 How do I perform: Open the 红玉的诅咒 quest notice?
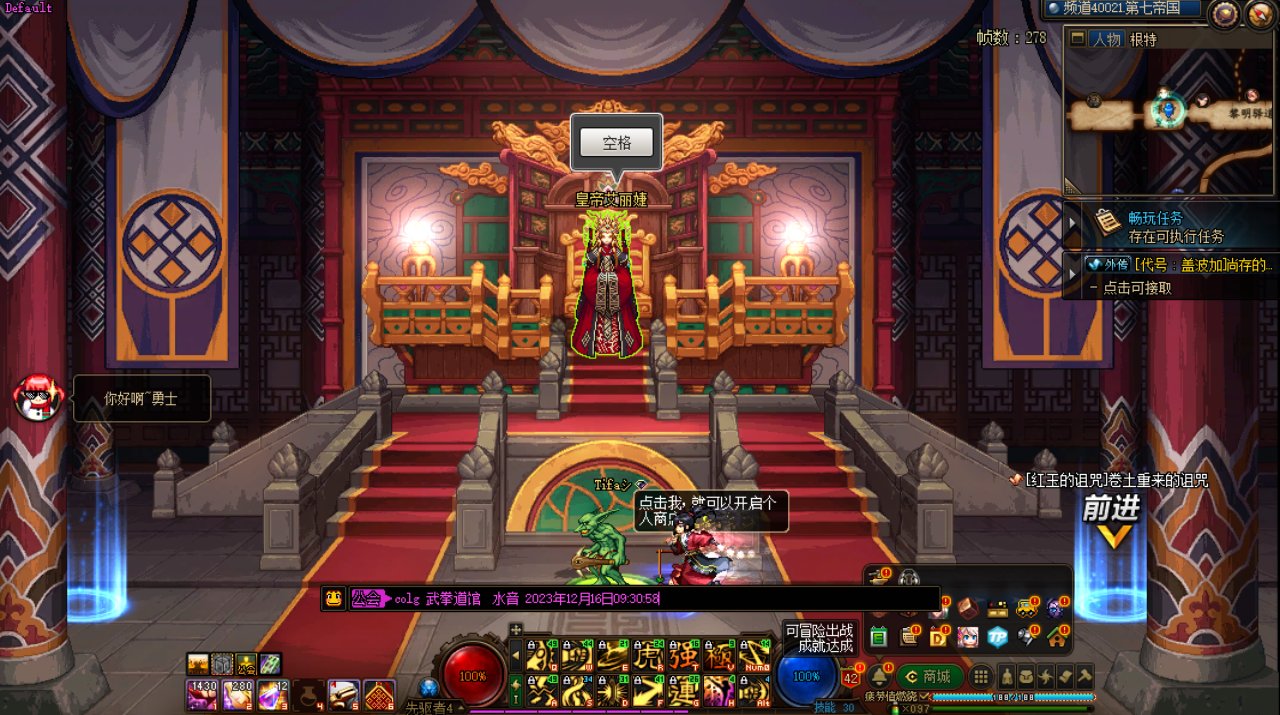[x=1115, y=481]
